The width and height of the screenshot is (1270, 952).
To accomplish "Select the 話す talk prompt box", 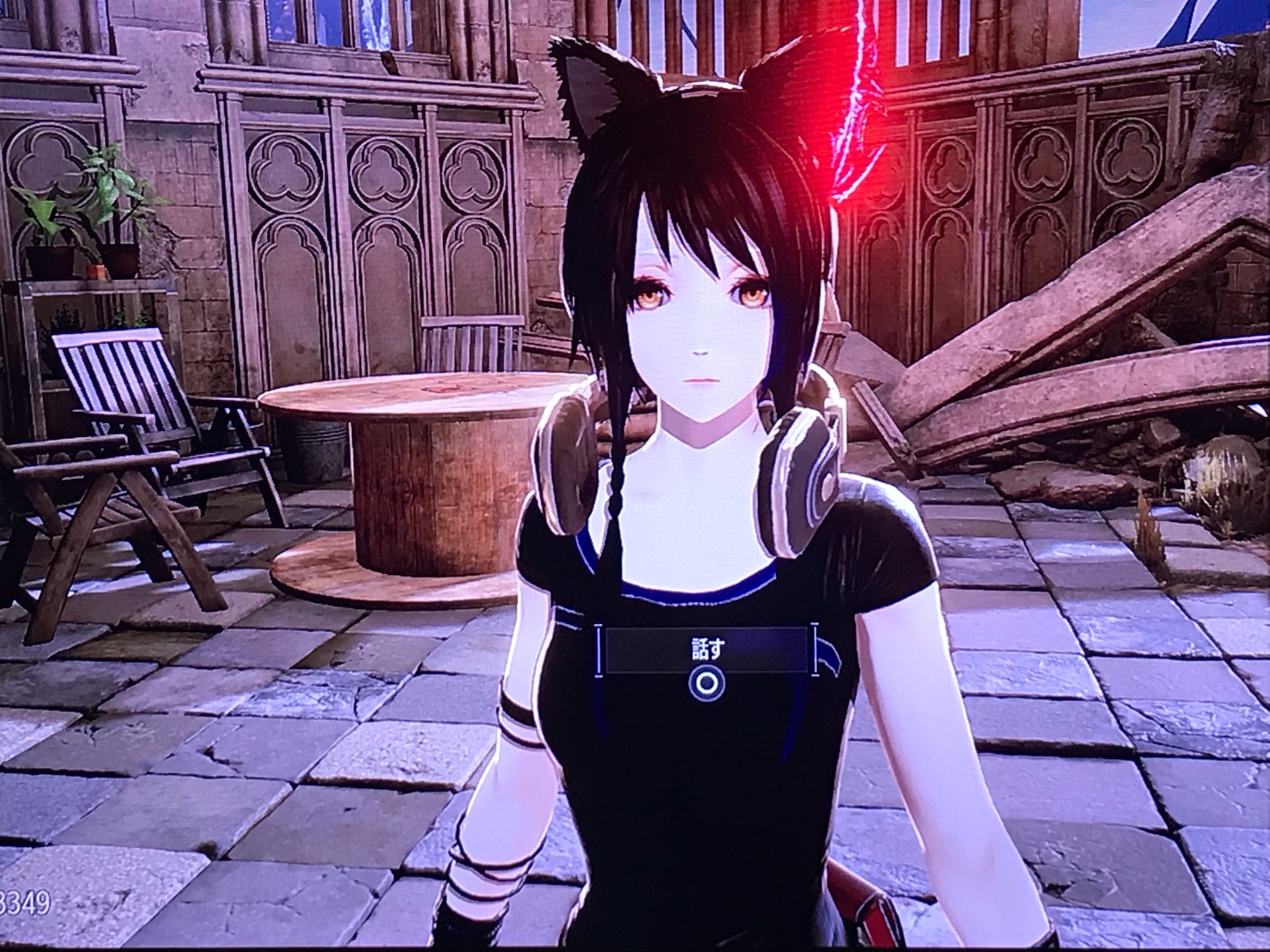I will point(705,651).
